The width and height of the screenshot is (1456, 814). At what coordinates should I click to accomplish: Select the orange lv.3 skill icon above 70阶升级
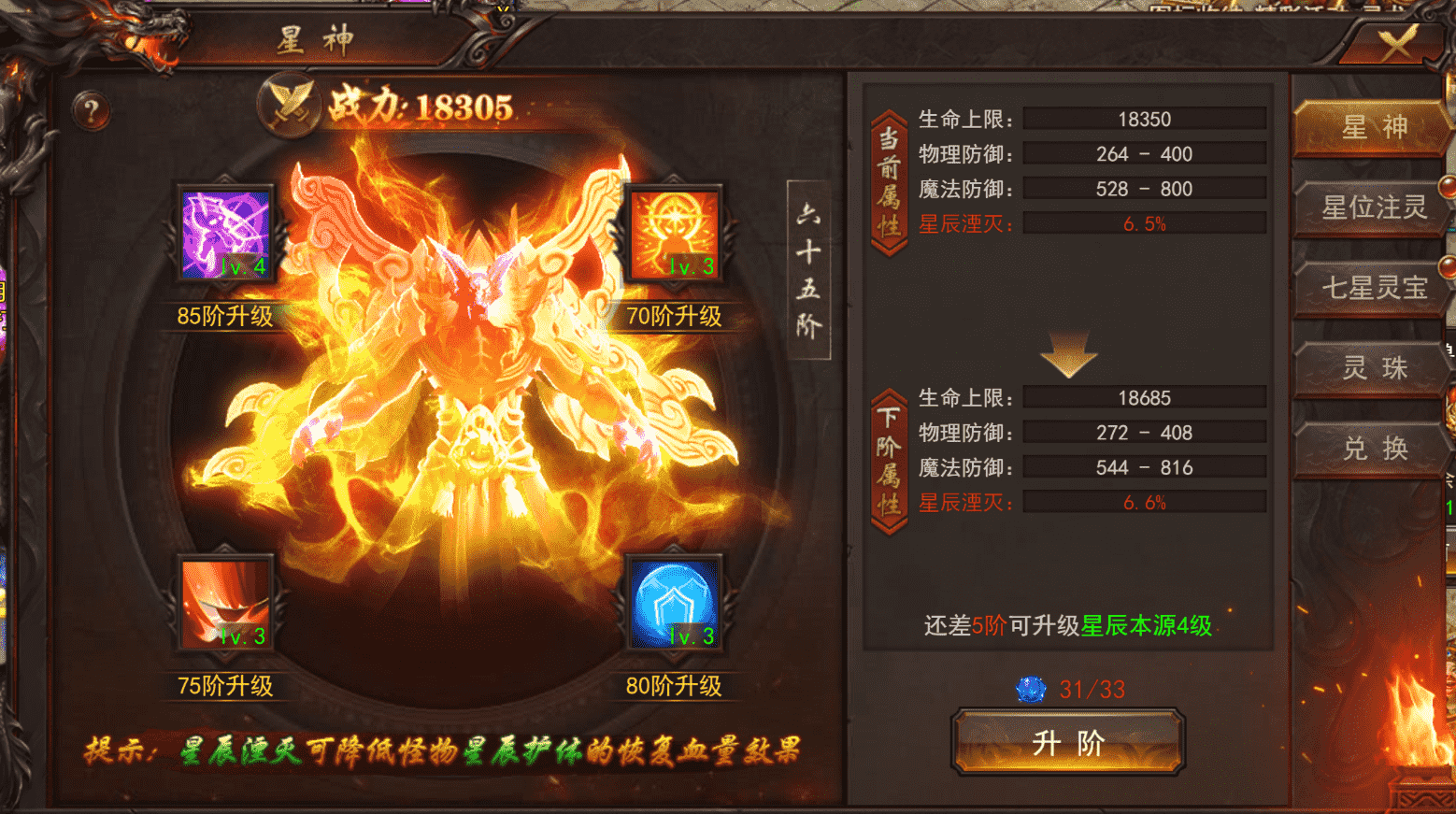[673, 232]
